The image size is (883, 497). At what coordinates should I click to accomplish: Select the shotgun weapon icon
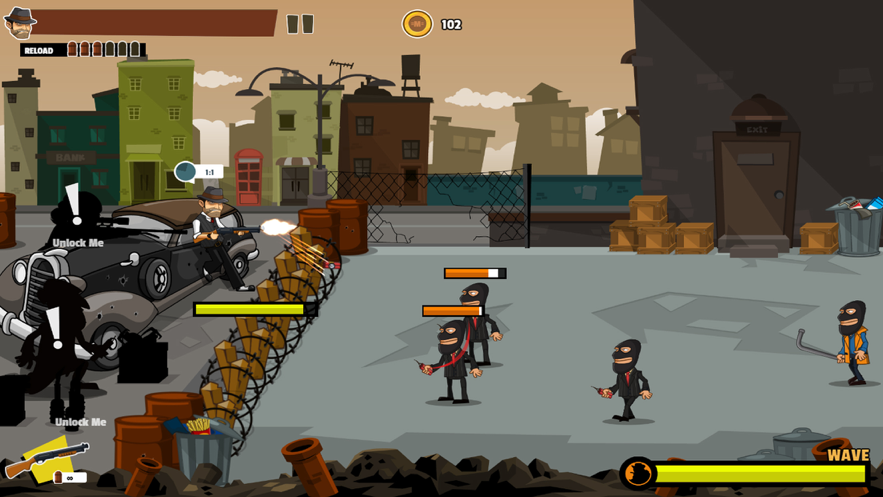[45, 460]
